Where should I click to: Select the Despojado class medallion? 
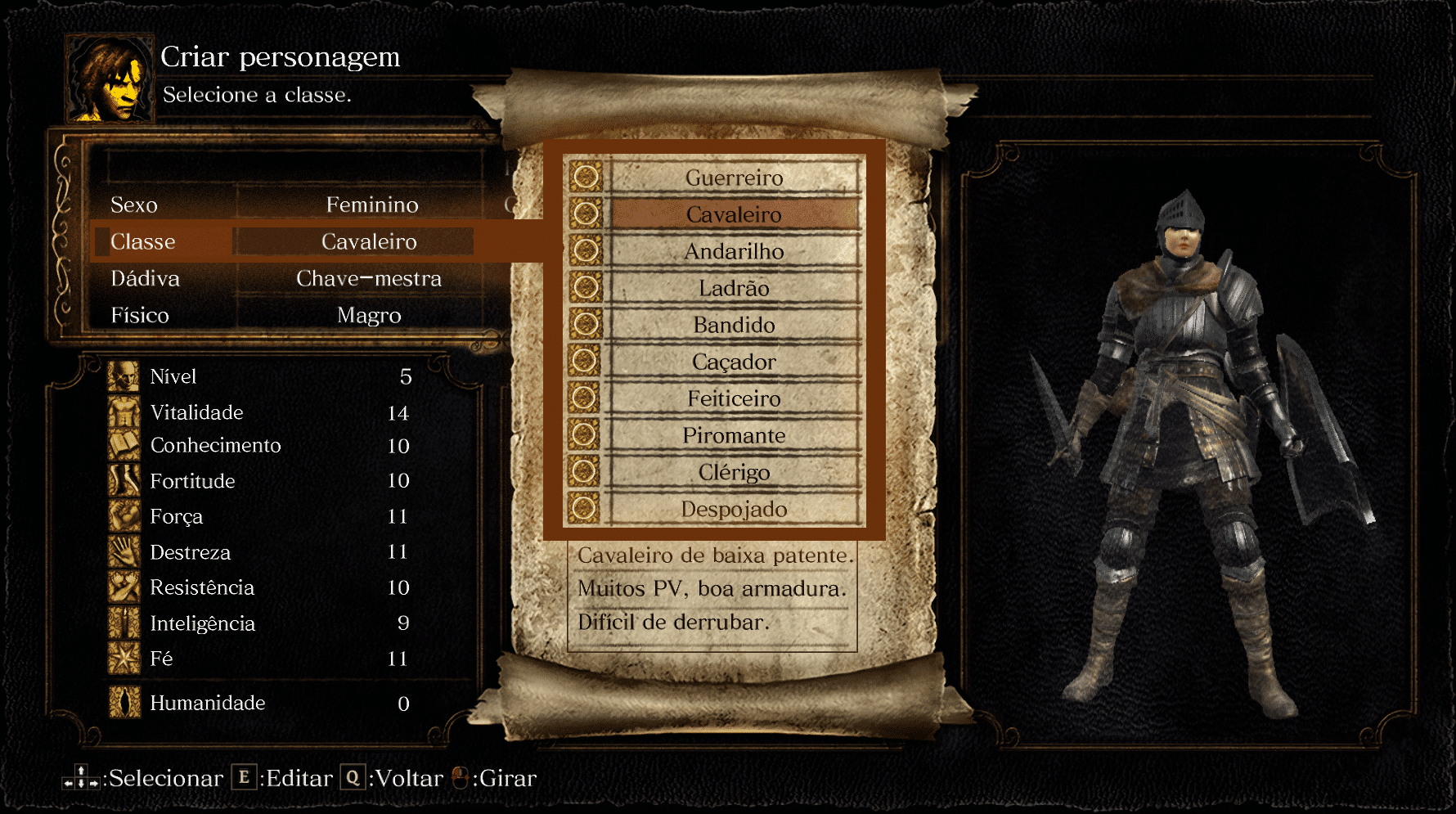click(586, 509)
